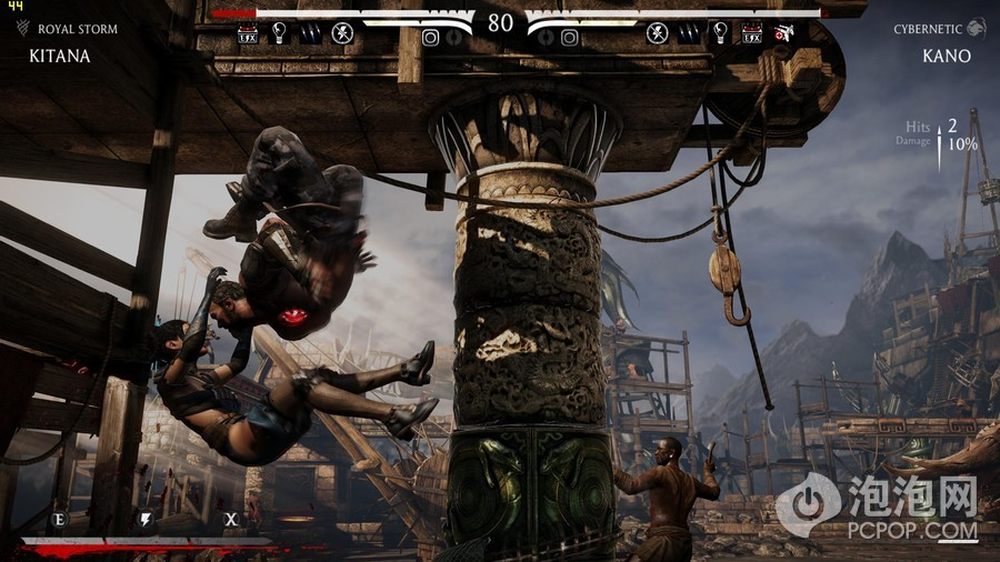Click Kano's square round marker icon
This screenshot has height=562, width=1000.
pyautogui.click(x=569, y=38)
